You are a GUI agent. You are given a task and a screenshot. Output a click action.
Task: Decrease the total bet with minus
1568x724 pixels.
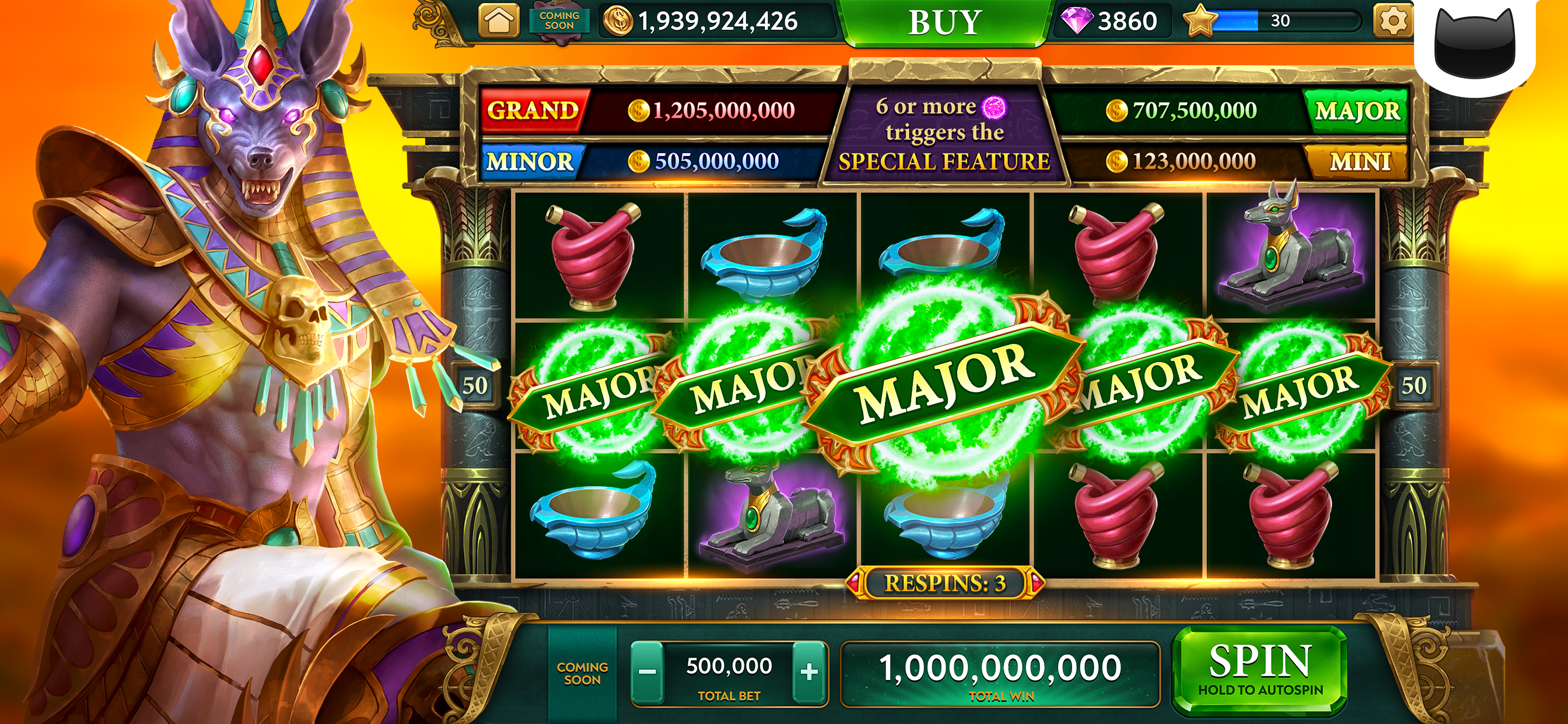647,672
